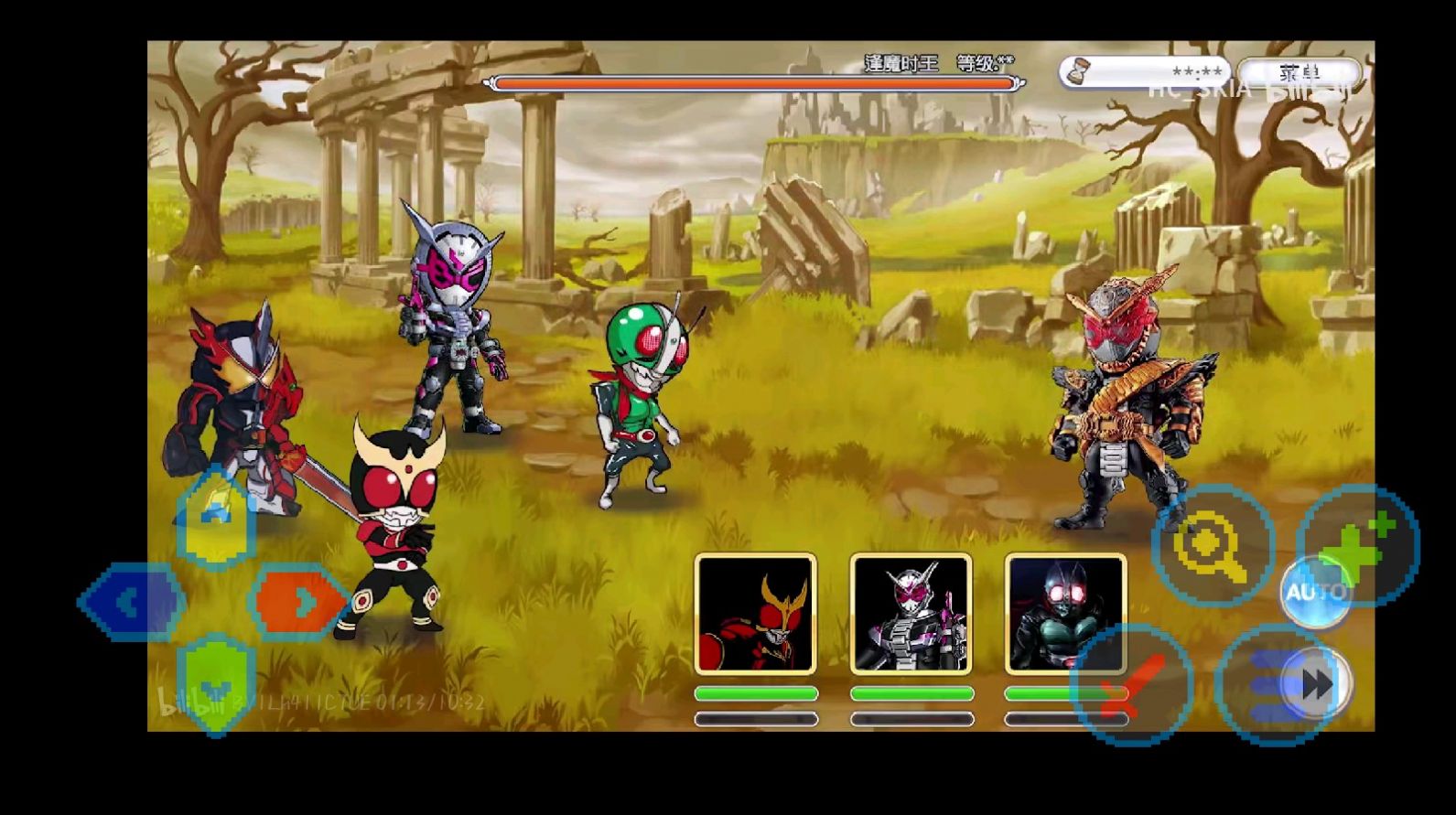Tap the green HP bar under Zi-O
Screen dimensions: 1456x815
coord(911,693)
